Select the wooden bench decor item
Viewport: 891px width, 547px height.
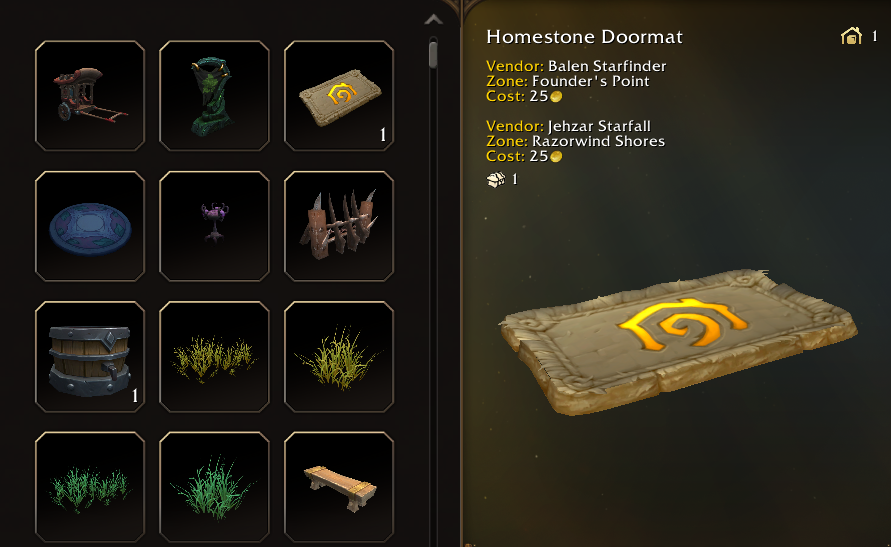[x=339, y=487]
